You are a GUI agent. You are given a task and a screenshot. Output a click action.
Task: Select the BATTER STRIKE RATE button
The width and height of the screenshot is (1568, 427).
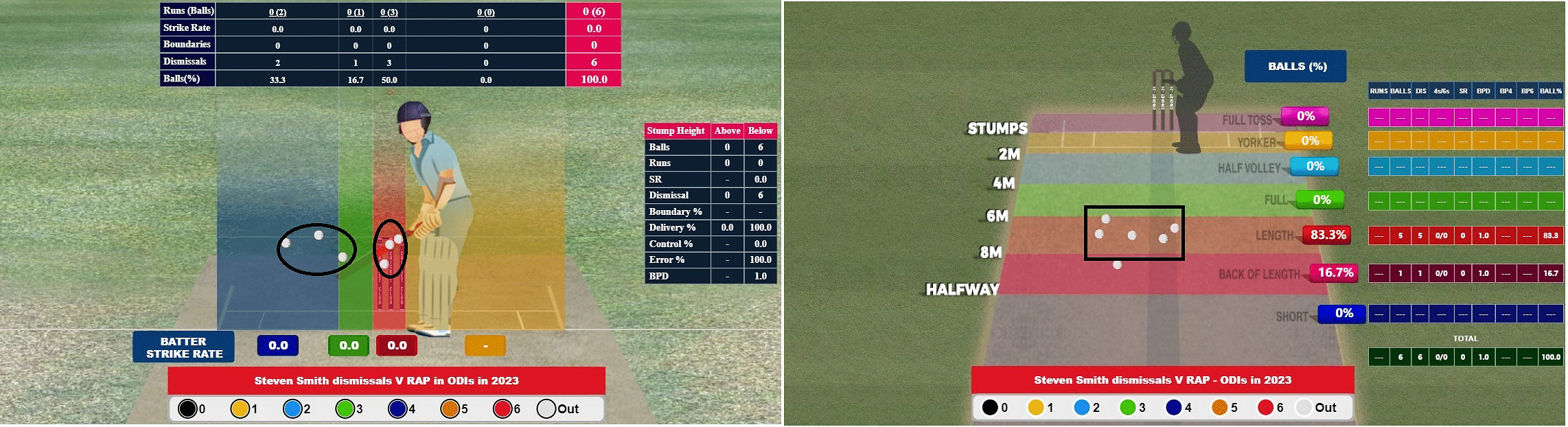click(x=183, y=347)
